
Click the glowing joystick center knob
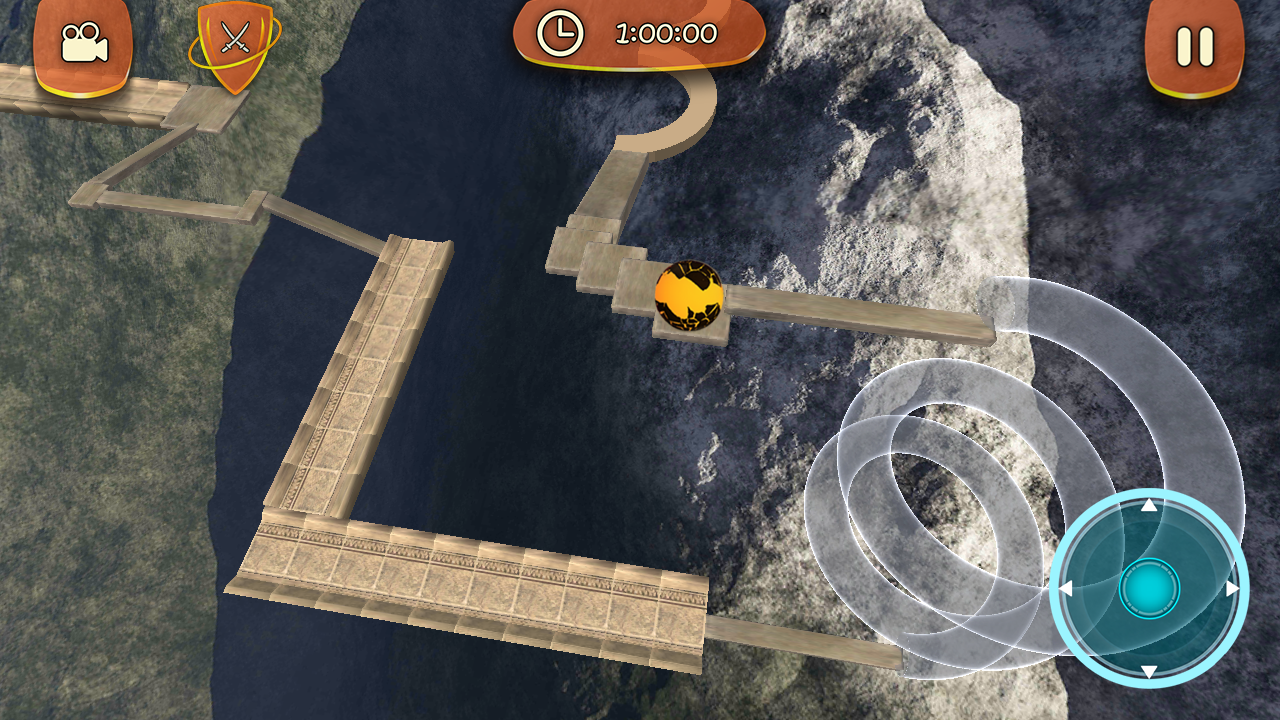tap(1149, 589)
